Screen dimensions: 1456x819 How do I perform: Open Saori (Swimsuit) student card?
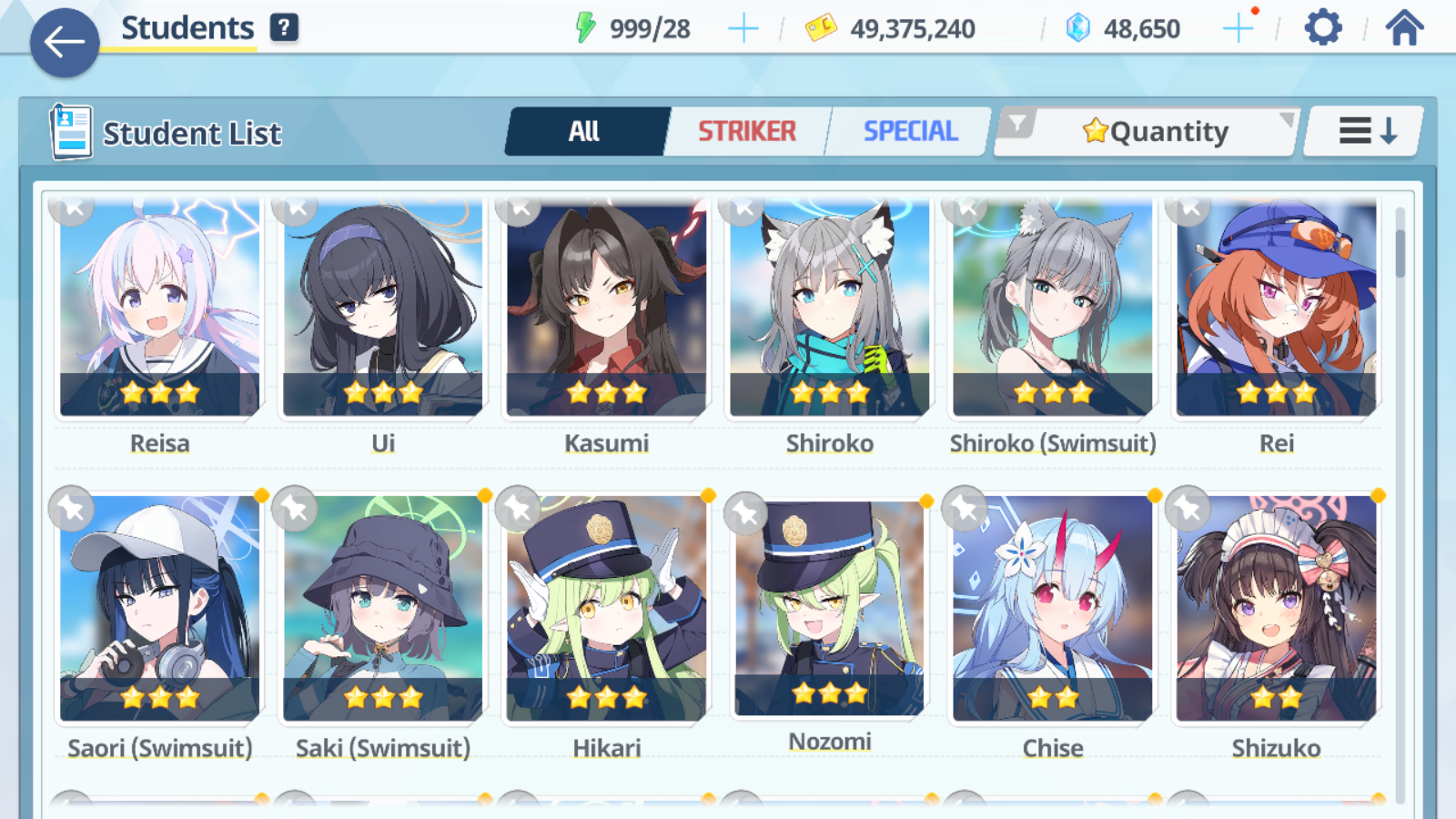pos(160,610)
